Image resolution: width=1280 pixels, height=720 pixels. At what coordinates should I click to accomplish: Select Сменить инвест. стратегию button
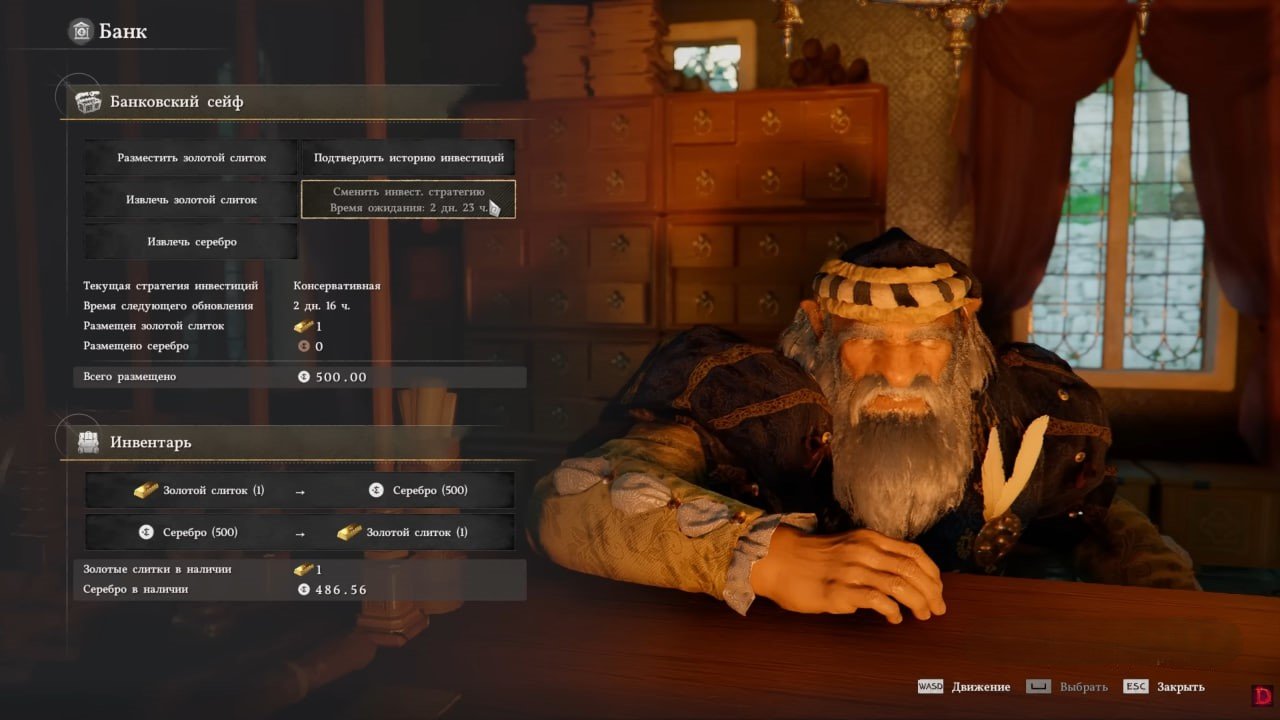(x=408, y=199)
